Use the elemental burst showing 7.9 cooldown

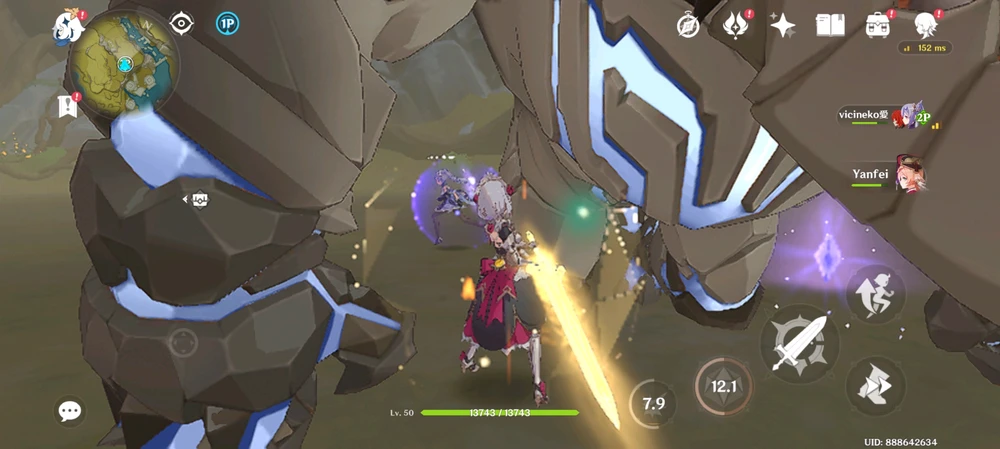653,404
